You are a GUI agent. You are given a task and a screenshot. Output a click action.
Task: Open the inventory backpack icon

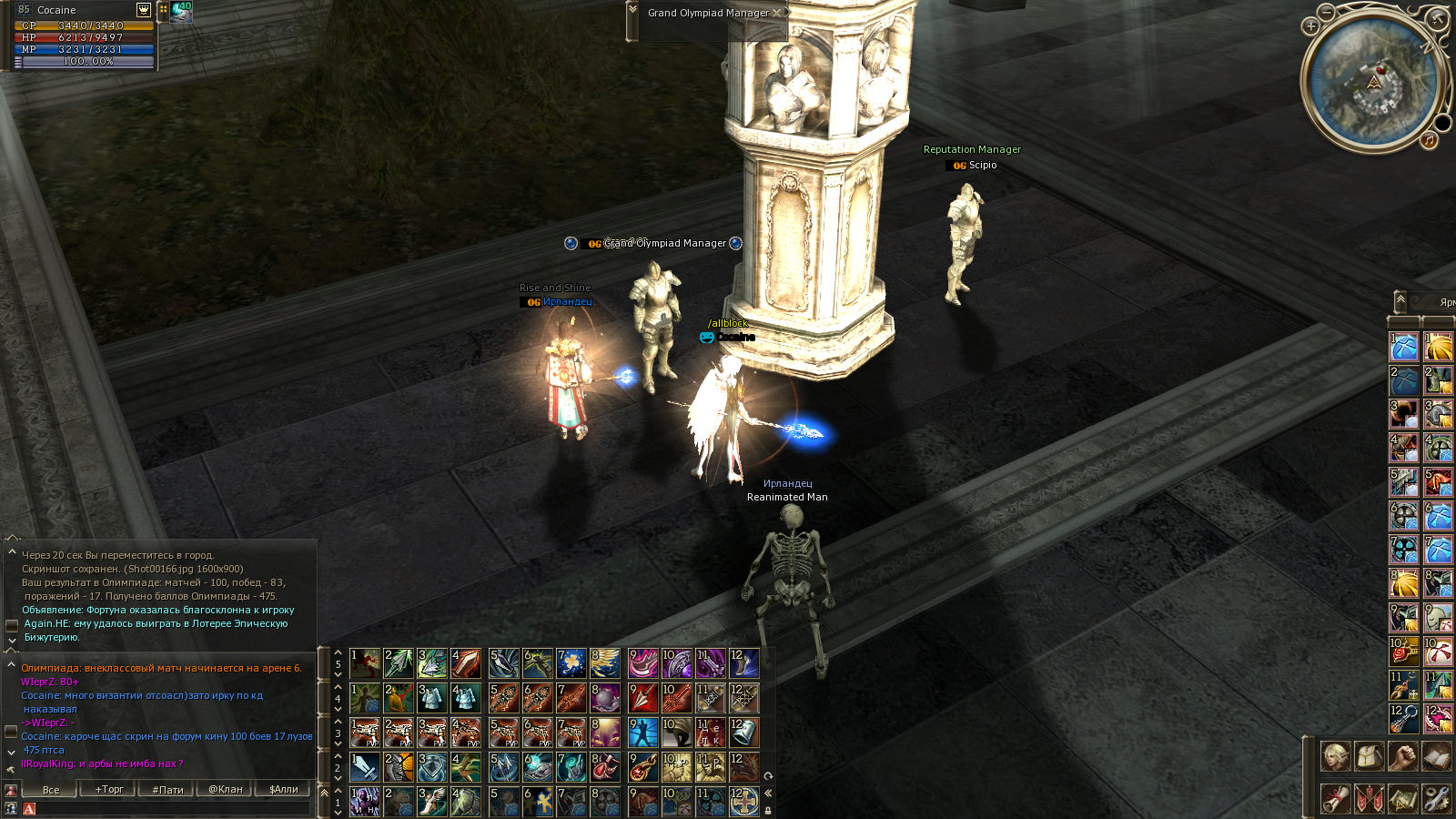[x=1369, y=756]
